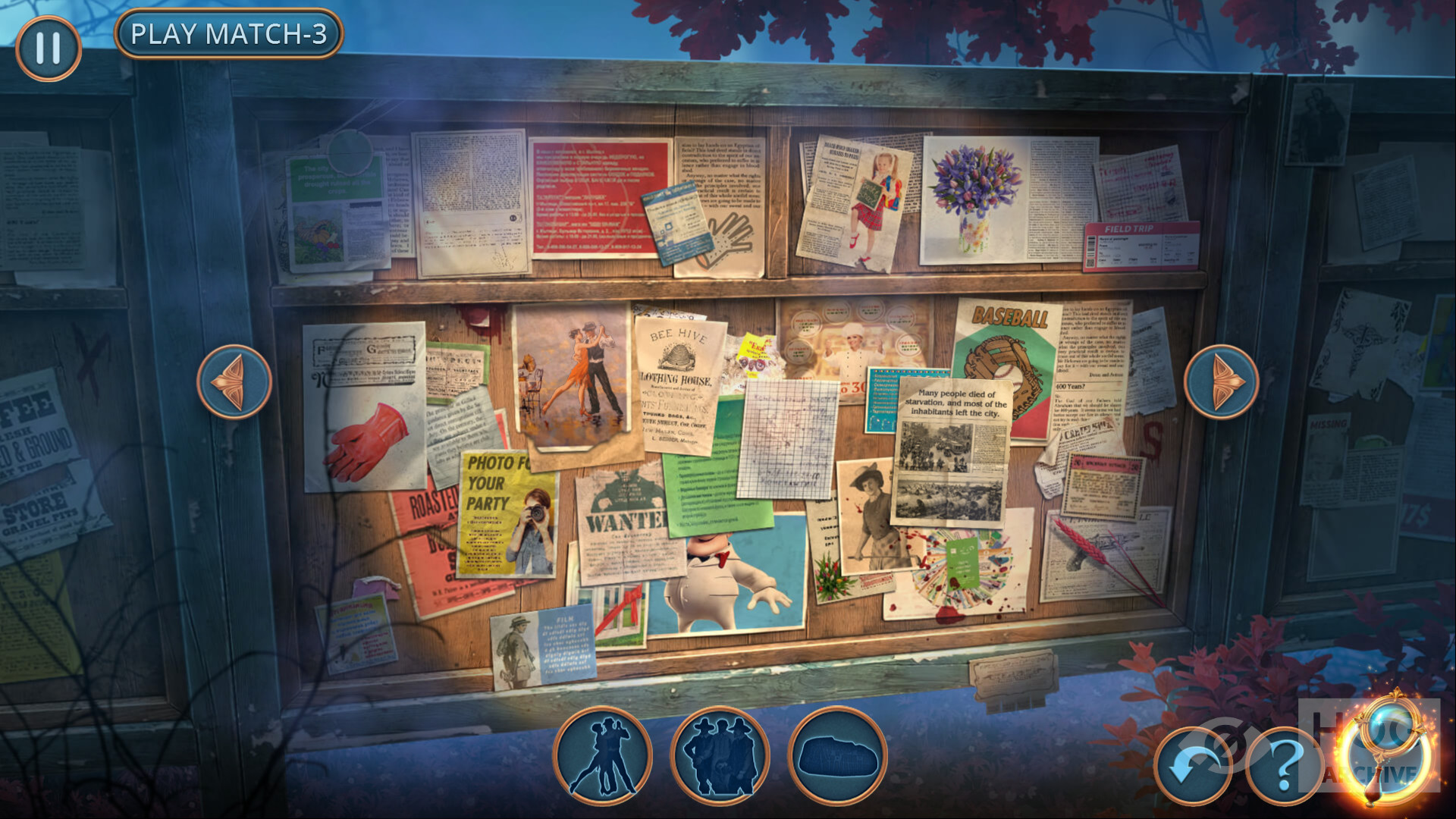Select the dancing couple silhouette

pyautogui.click(x=603, y=755)
